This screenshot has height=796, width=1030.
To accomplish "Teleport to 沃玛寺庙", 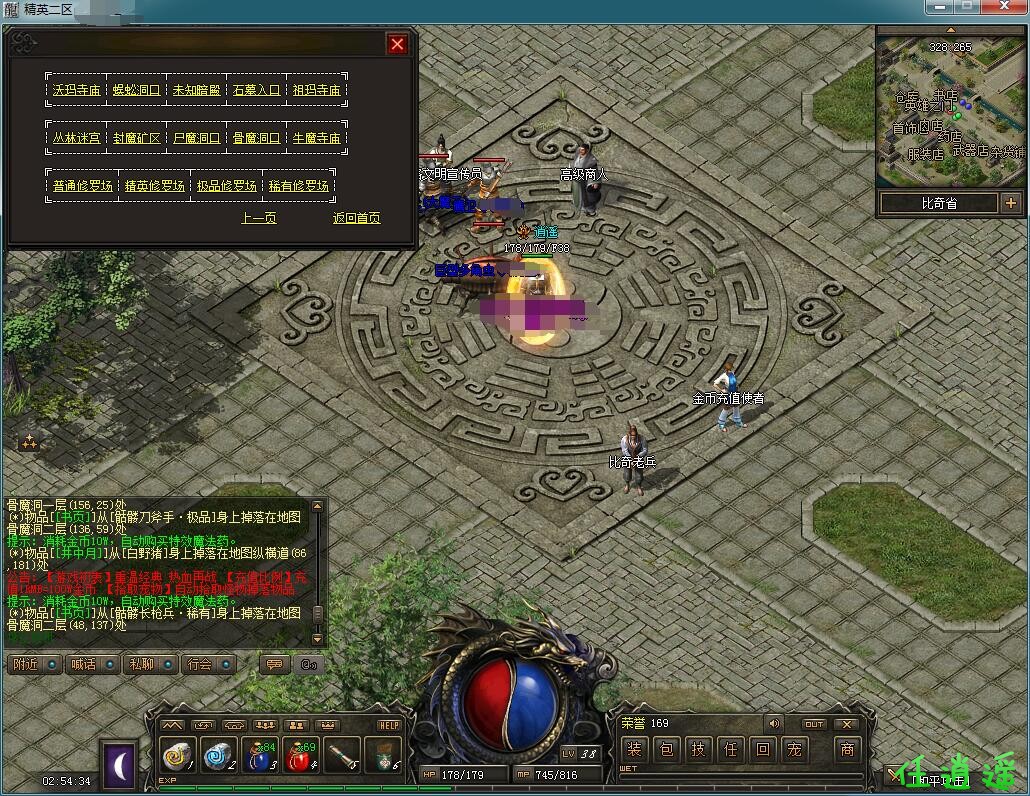I will click(x=77, y=90).
